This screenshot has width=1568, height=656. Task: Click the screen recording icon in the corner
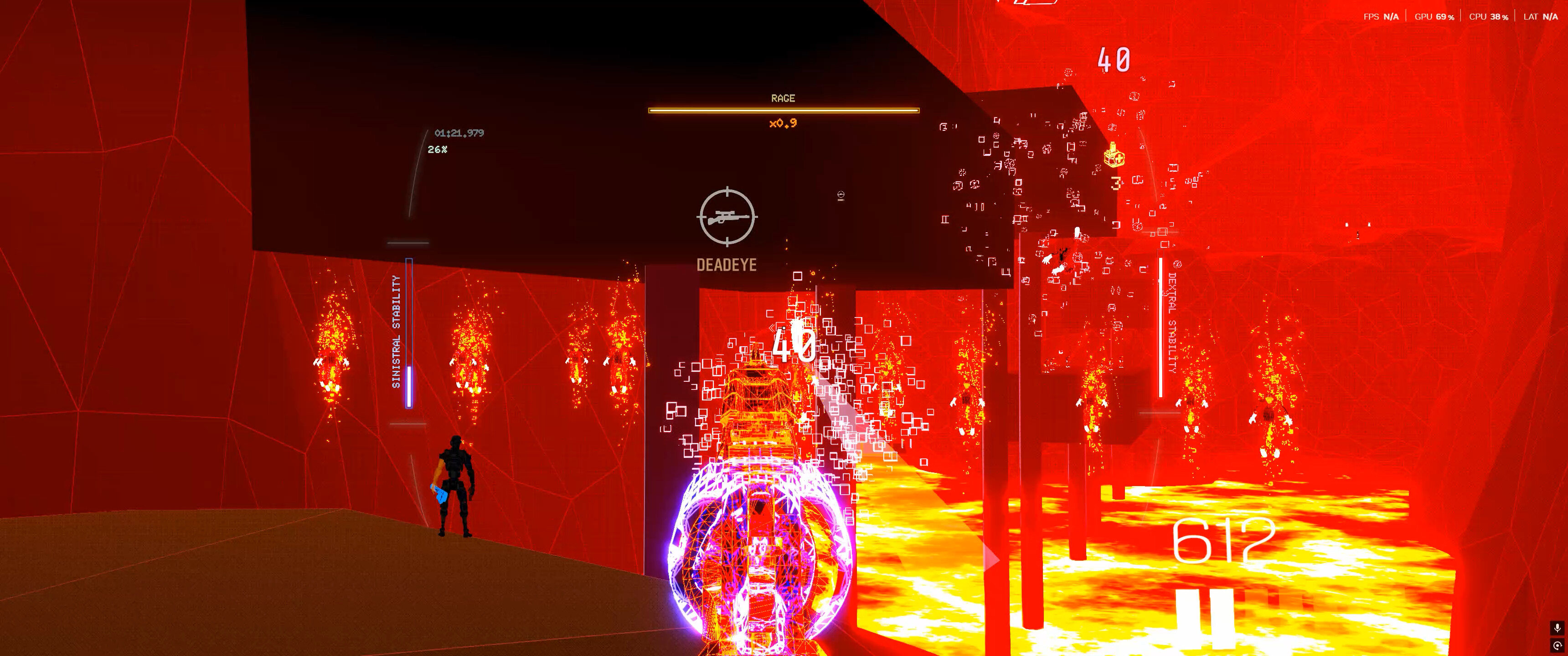(1557, 646)
